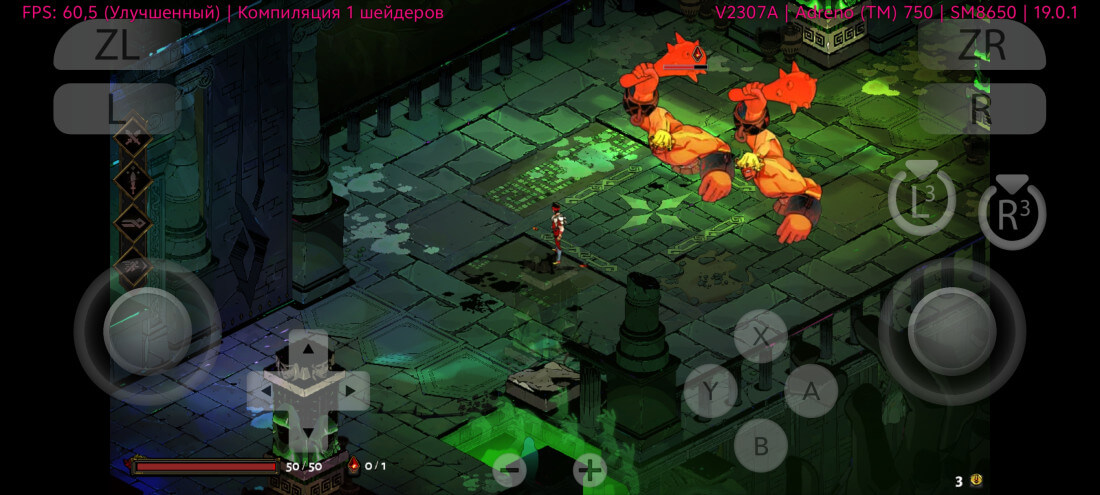Select the single downward sword boon slot

(x=133, y=180)
